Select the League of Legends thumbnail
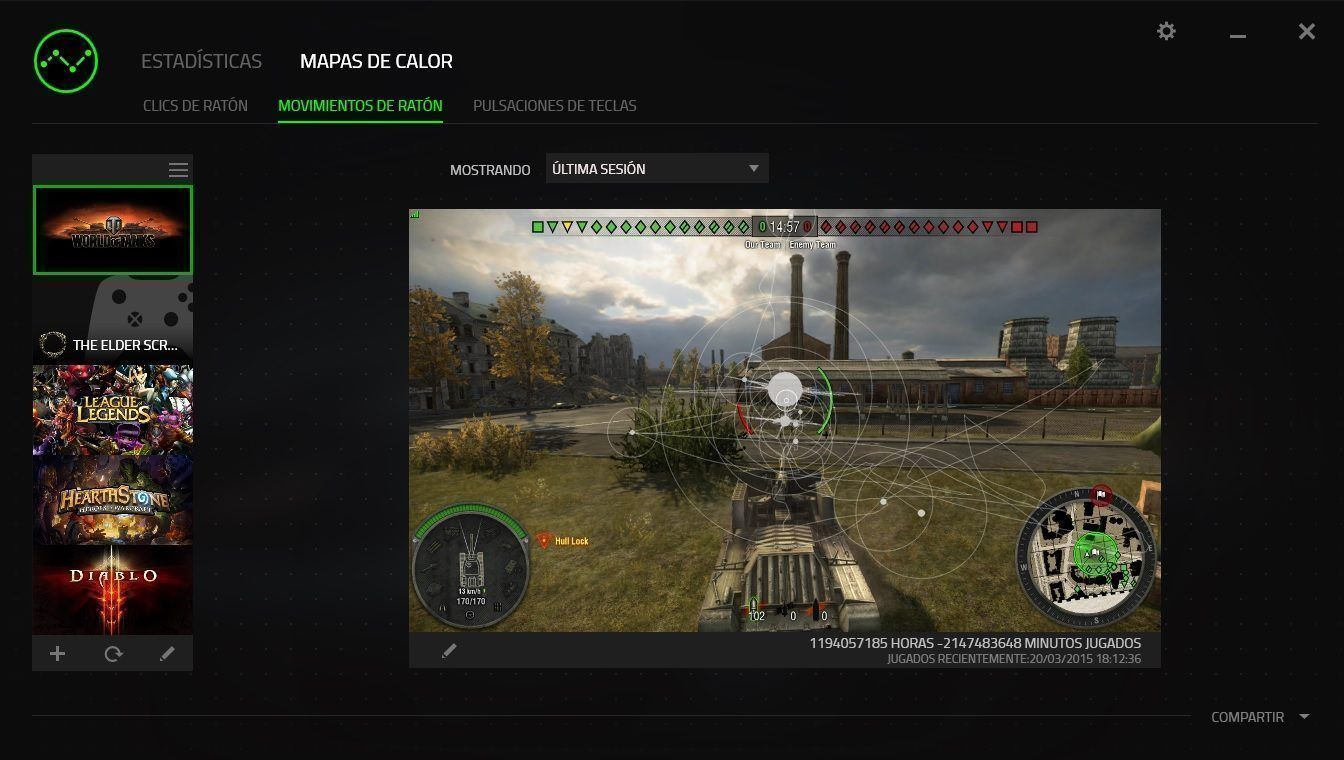Viewport: 1344px width, 760px height. [113, 410]
